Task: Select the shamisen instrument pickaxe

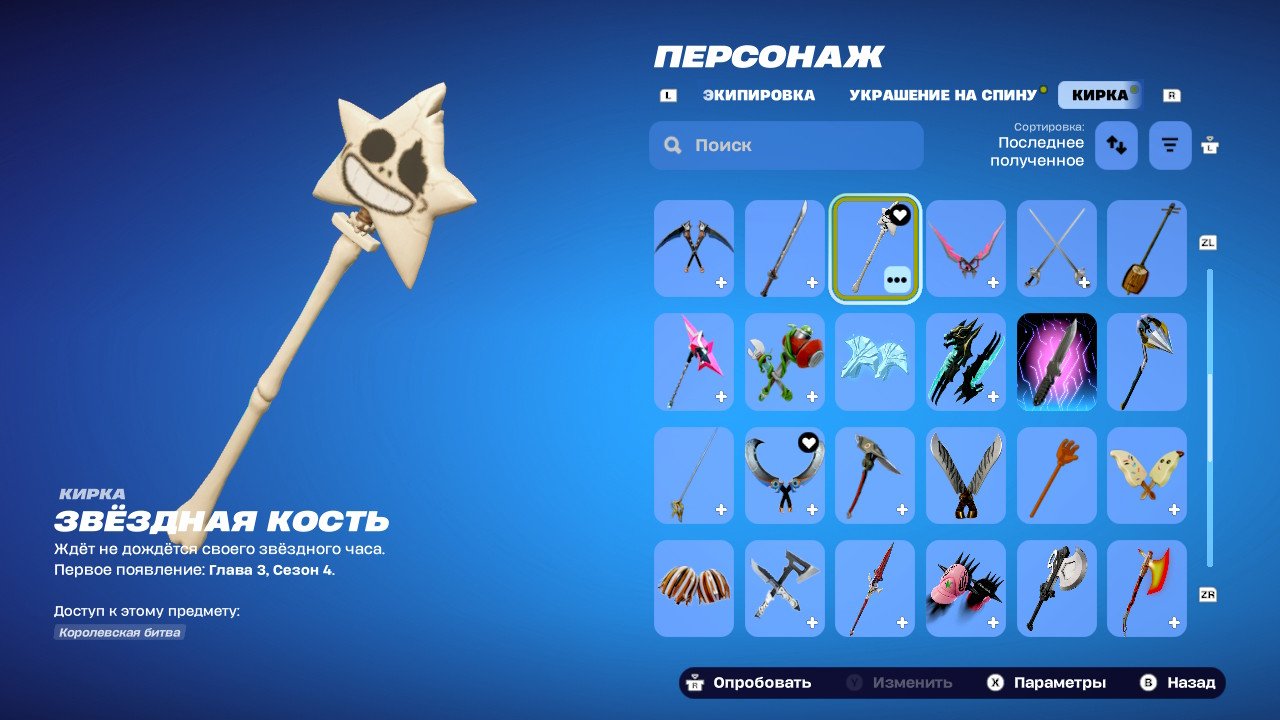Action: (1146, 248)
